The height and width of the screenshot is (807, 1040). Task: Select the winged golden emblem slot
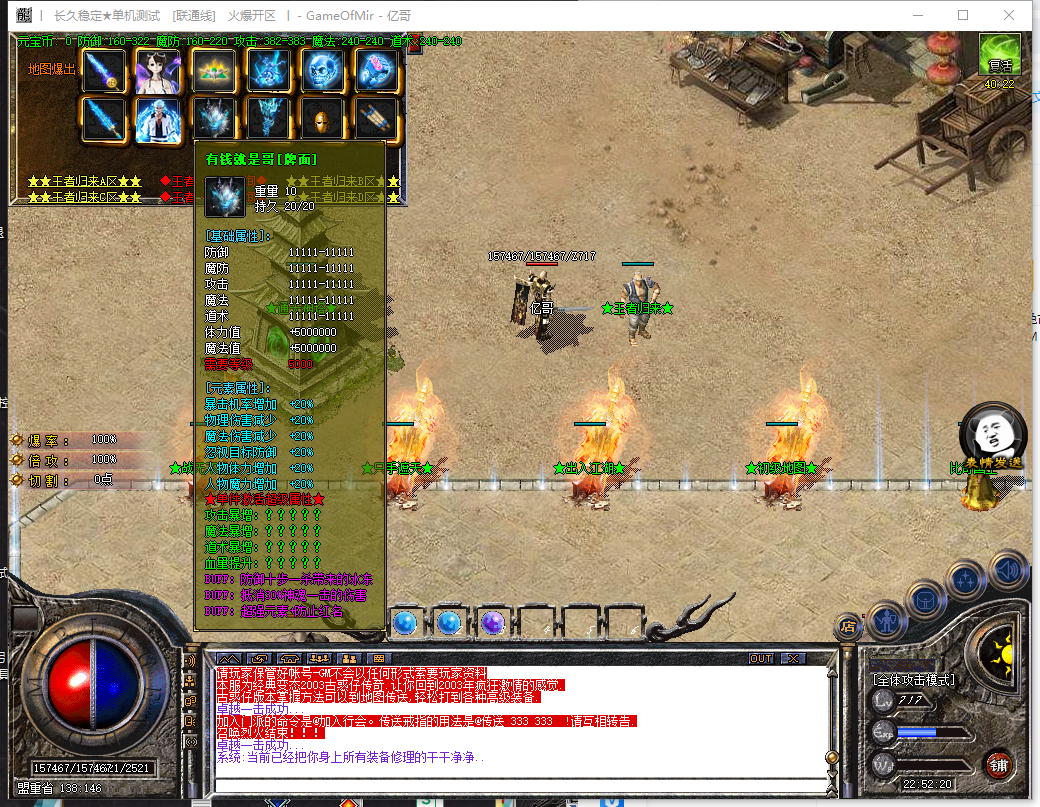click(211, 70)
